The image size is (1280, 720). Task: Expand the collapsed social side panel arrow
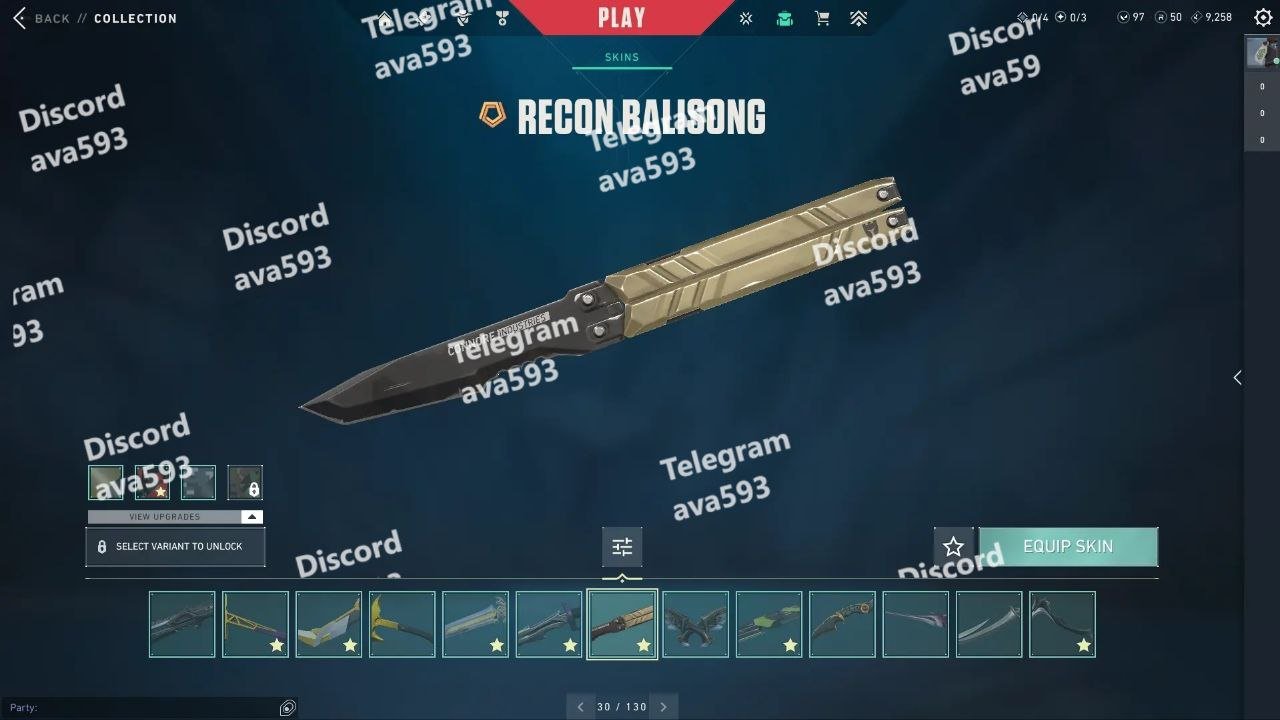[1237, 377]
